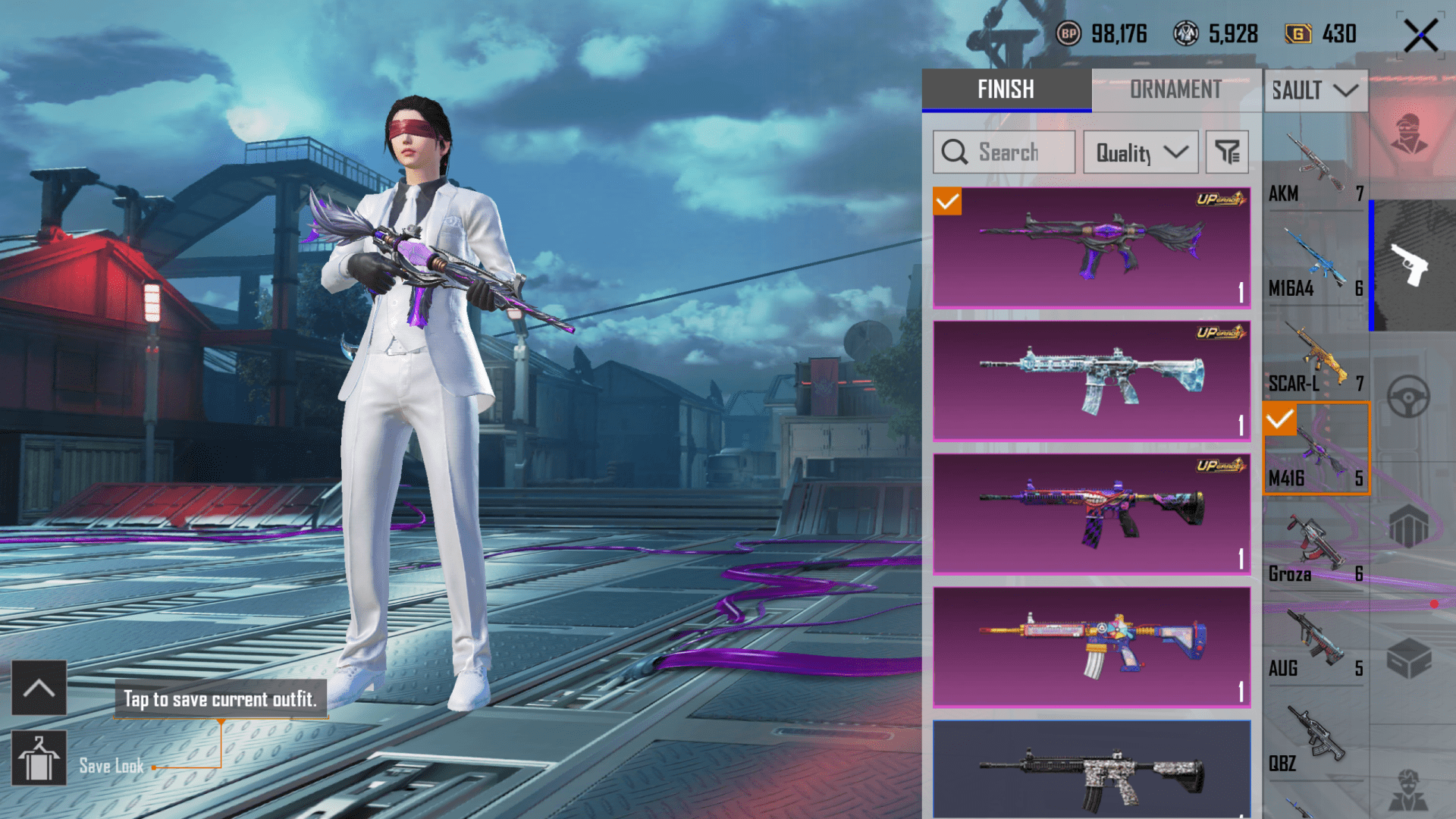Screen dimensions: 1456x819
Task: Select the icy M416 skin thumbnail
Action: [x=1090, y=381]
